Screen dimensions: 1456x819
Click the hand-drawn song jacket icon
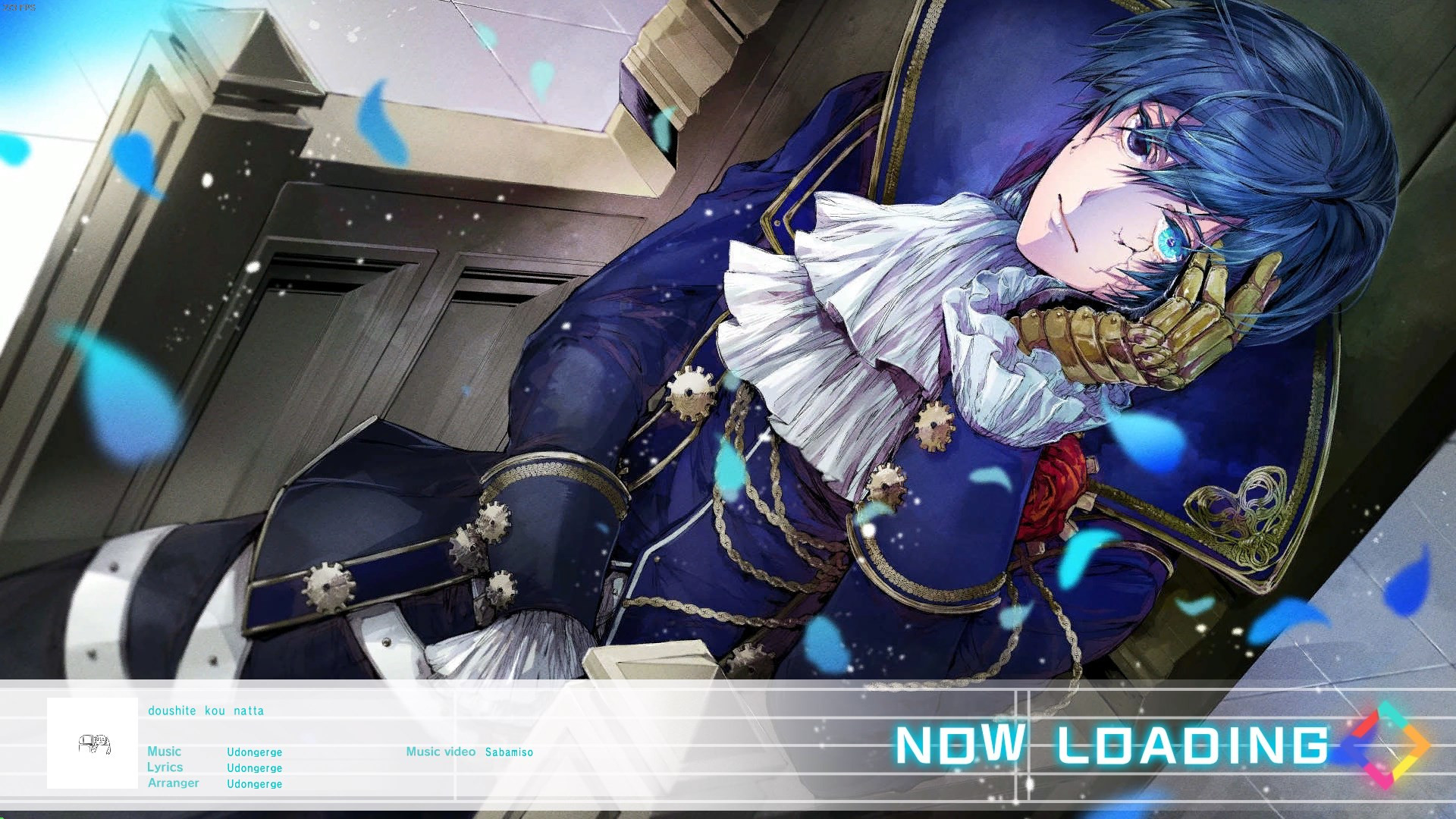click(x=93, y=744)
